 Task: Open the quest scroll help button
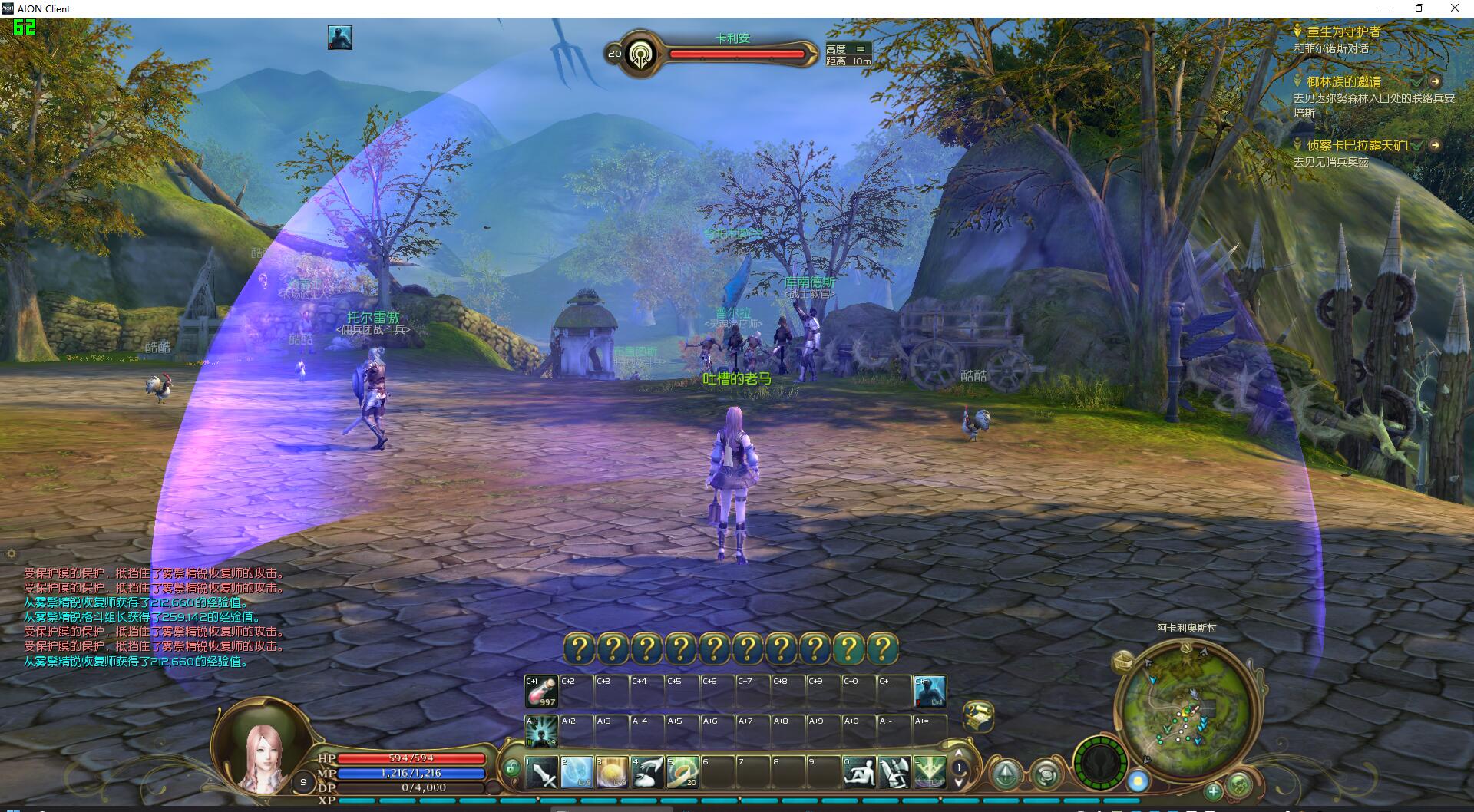(x=977, y=716)
